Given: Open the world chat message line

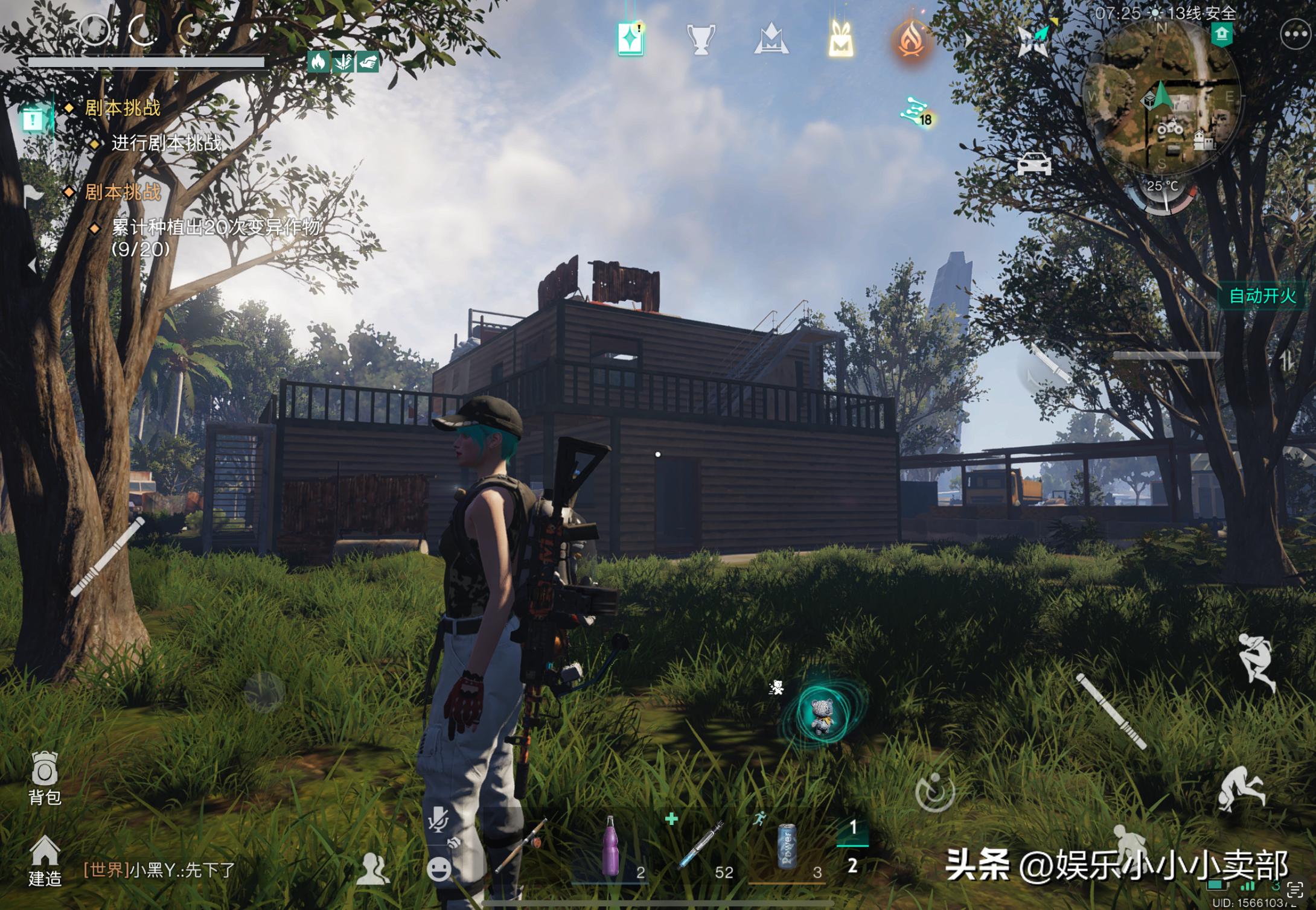Looking at the screenshot, I should point(159,870).
